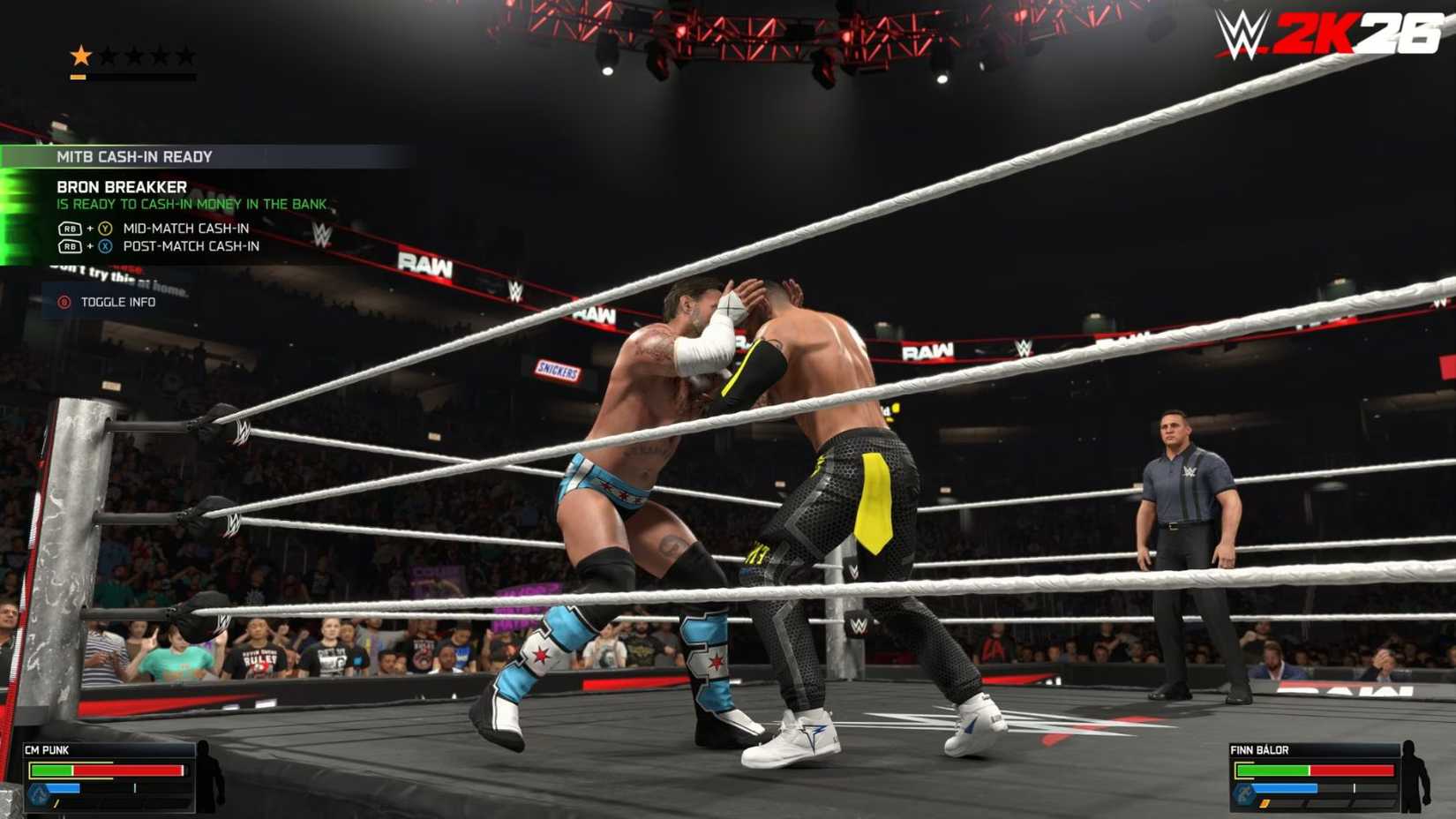This screenshot has width=1456, height=819.
Task: Select CM Punk's blue special meter icon
Action: click(40, 793)
